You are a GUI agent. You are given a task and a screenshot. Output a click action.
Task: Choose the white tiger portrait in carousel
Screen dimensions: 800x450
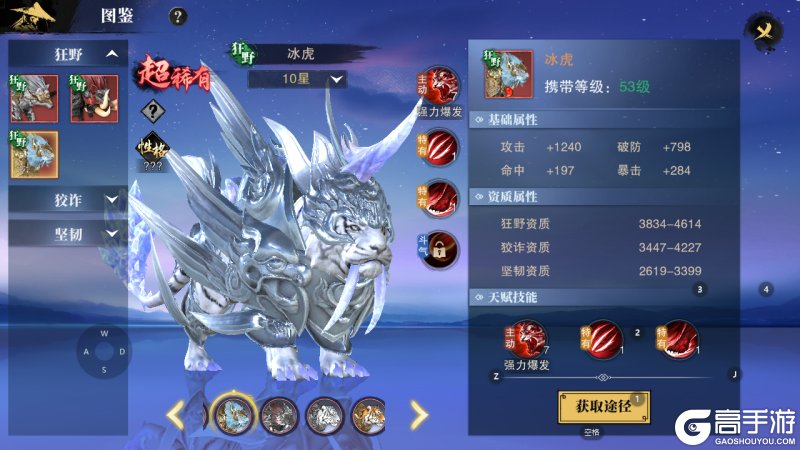325,413
